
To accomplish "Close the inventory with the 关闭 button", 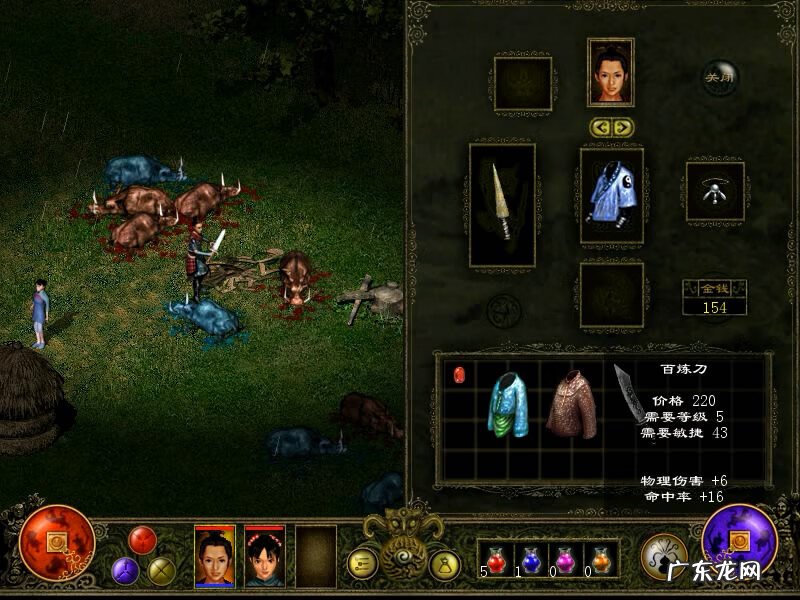I will 720,77.
